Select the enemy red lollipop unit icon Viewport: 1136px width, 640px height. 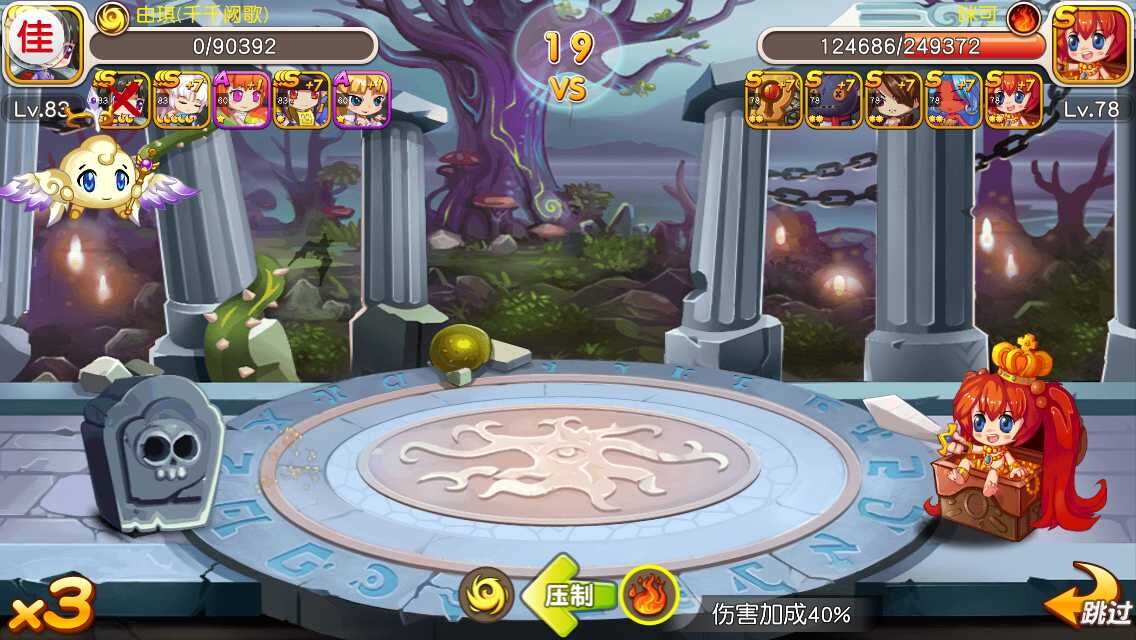[774, 100]
